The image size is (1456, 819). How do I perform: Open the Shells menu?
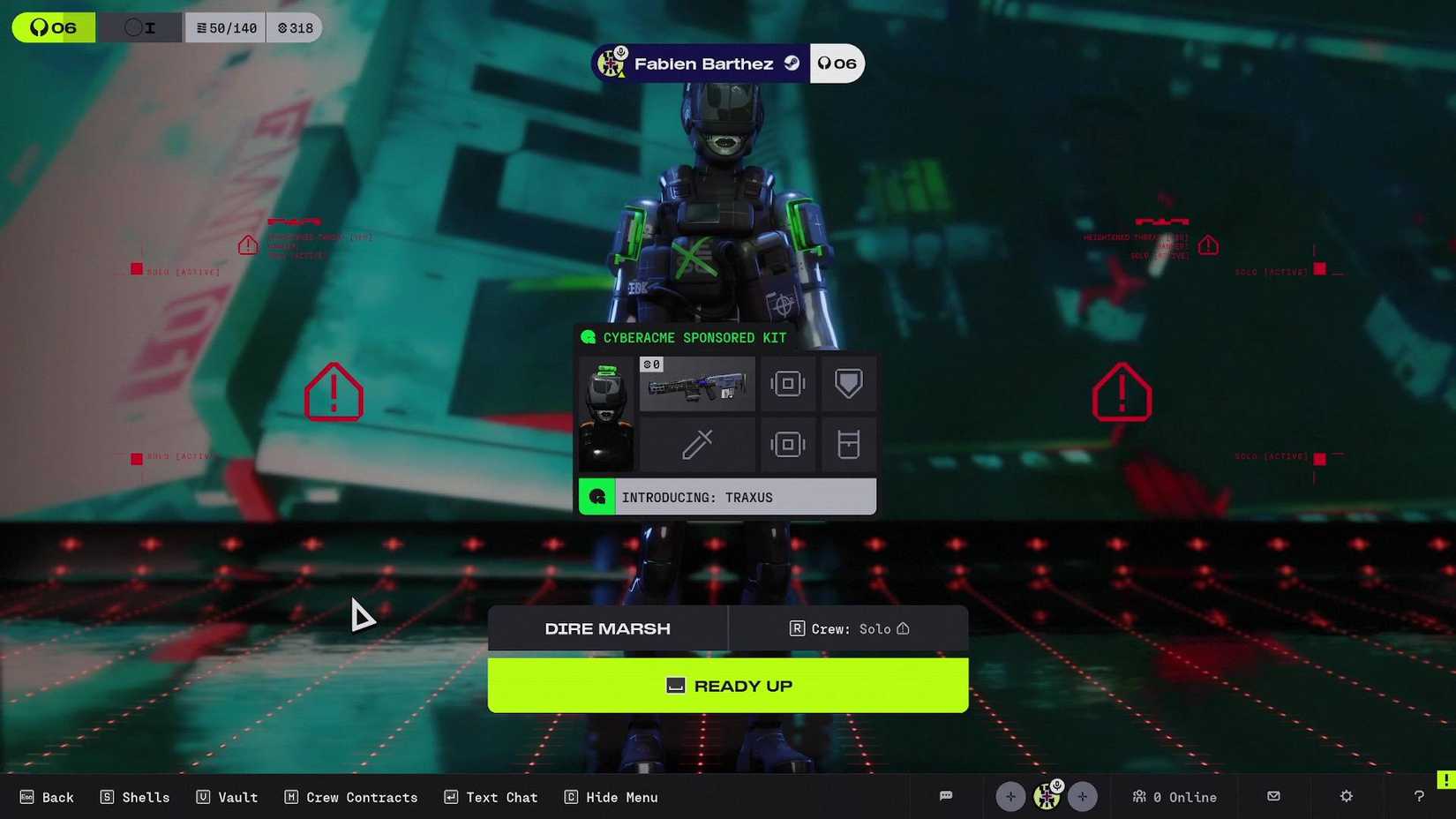134,796
